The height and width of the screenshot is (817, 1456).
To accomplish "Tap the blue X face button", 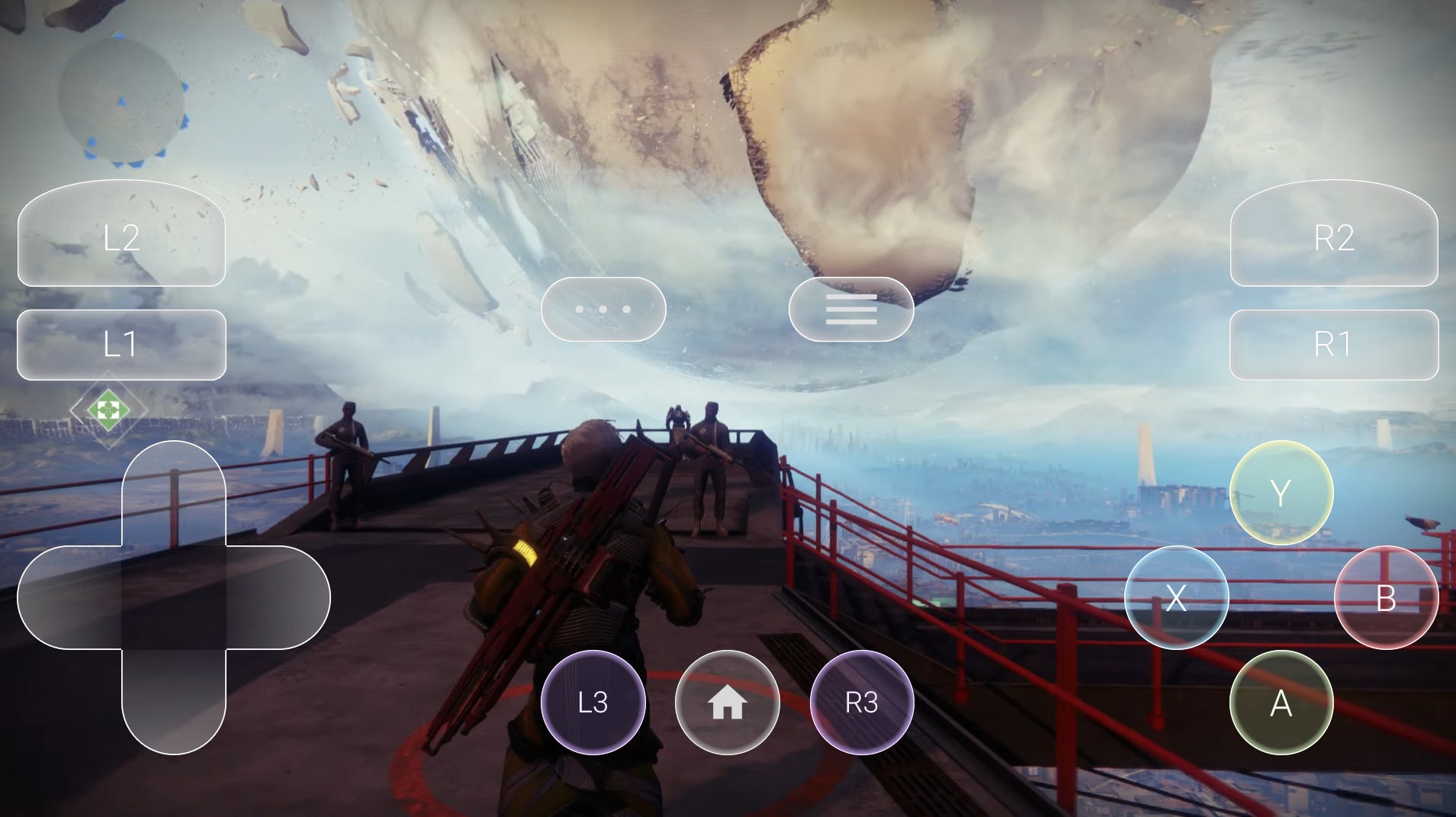I will 1176,597.
